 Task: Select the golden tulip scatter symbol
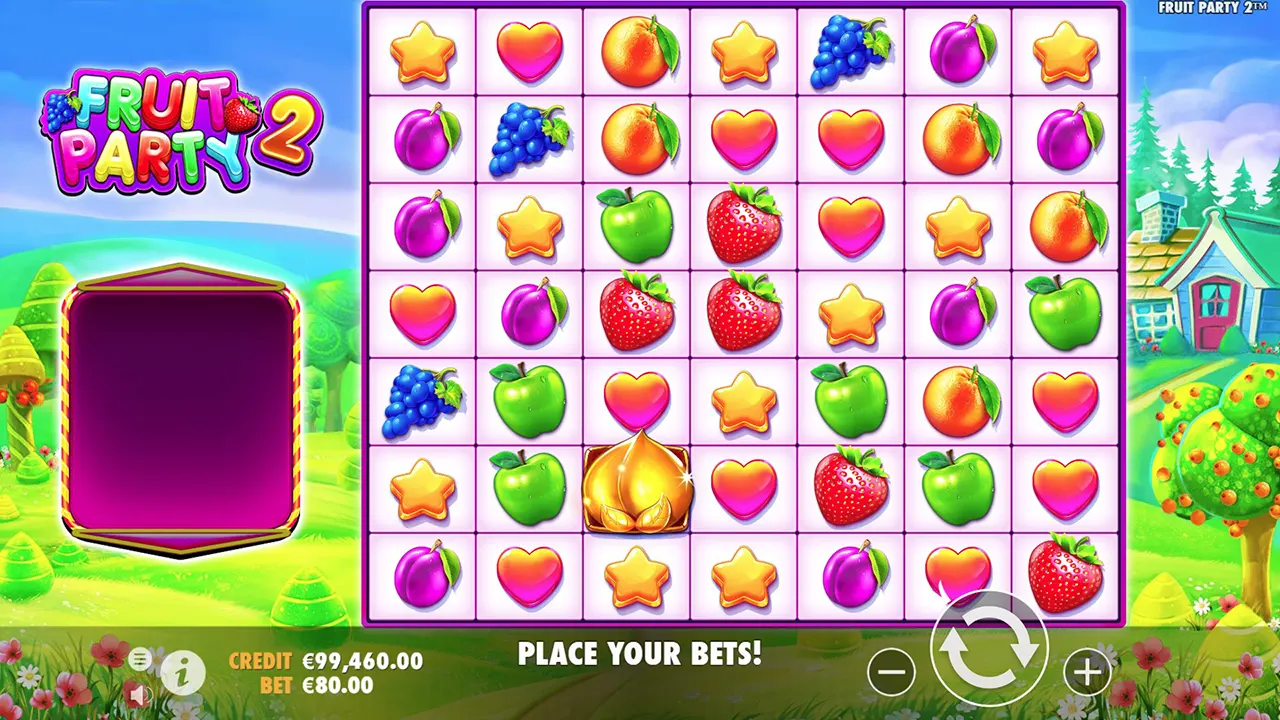[x=637, y=489]
